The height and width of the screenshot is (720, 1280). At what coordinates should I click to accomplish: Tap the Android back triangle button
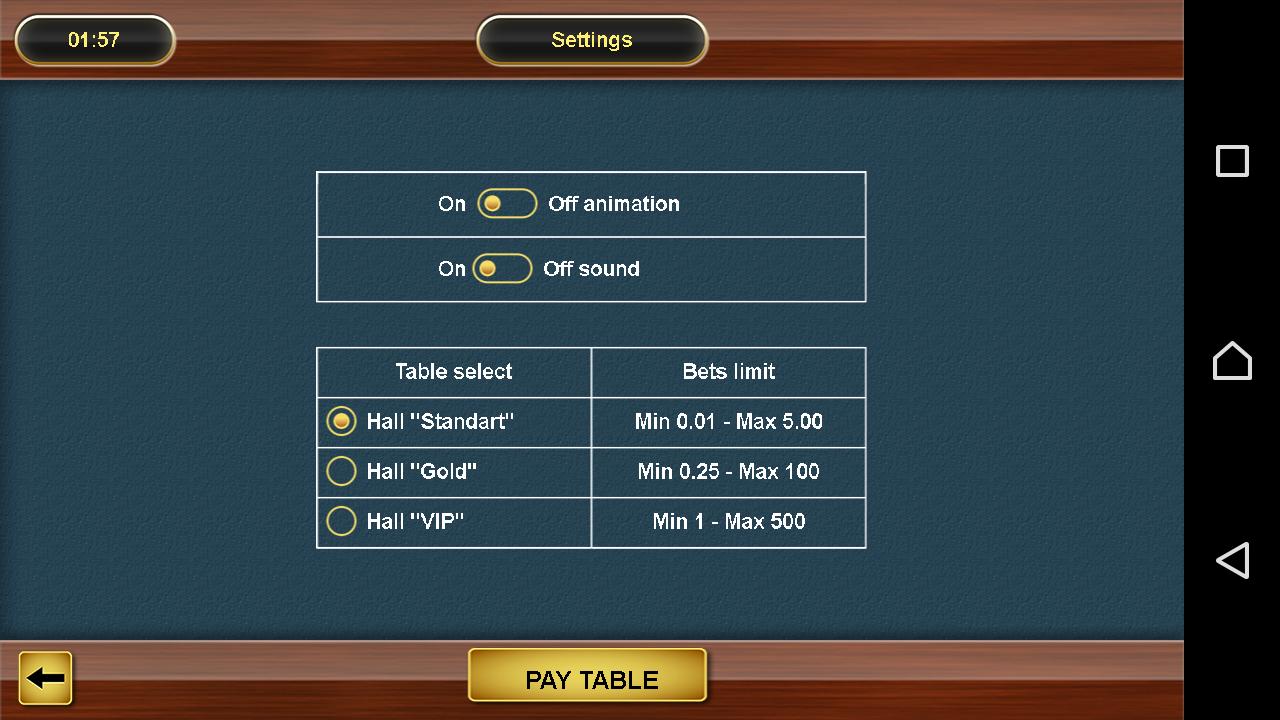1232,560
